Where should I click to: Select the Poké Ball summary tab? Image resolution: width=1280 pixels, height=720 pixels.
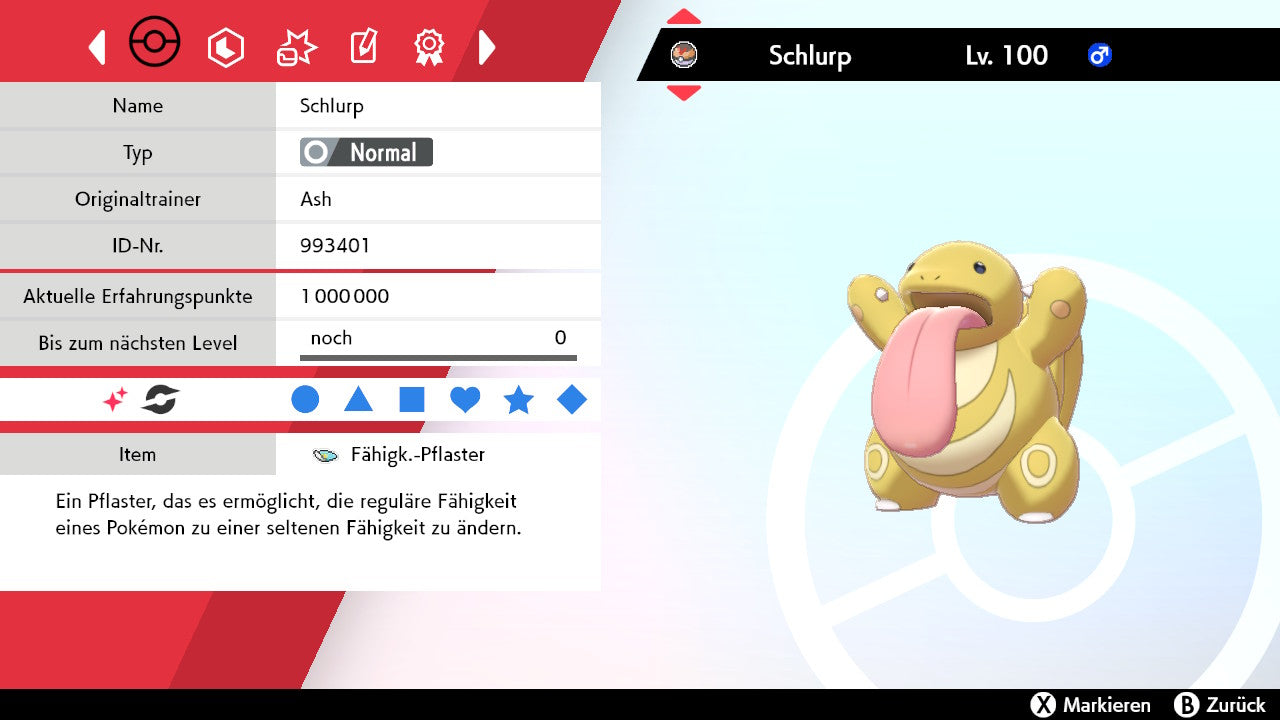pos(155,44)
